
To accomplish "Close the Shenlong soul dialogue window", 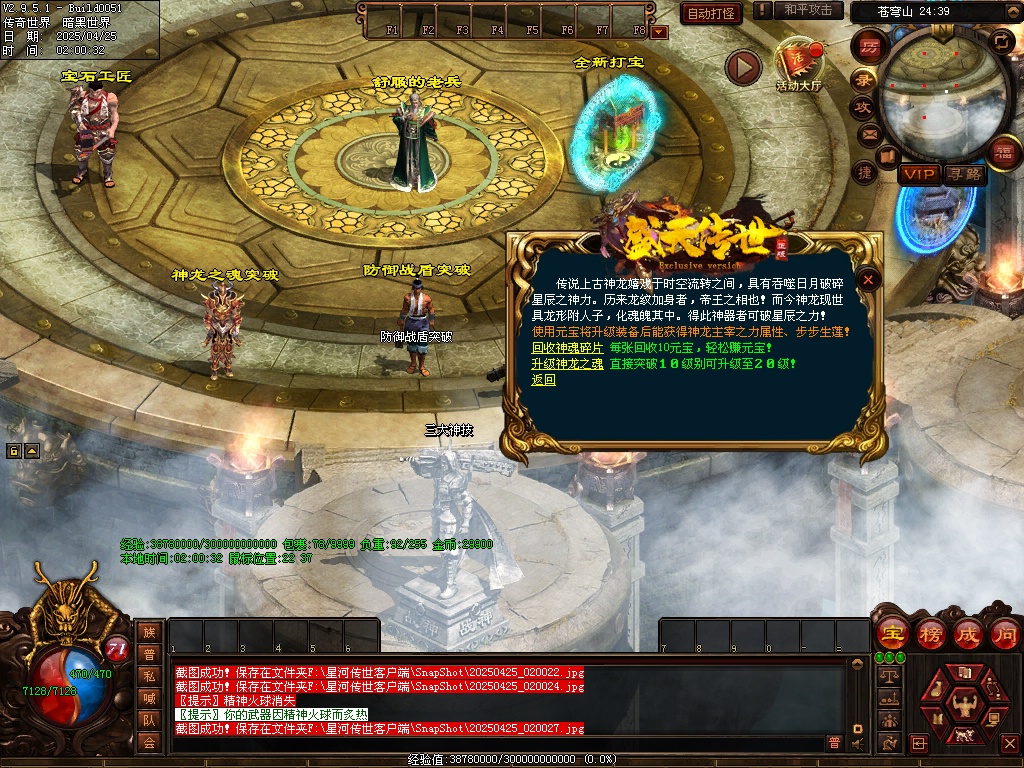I will pos(869,280).
